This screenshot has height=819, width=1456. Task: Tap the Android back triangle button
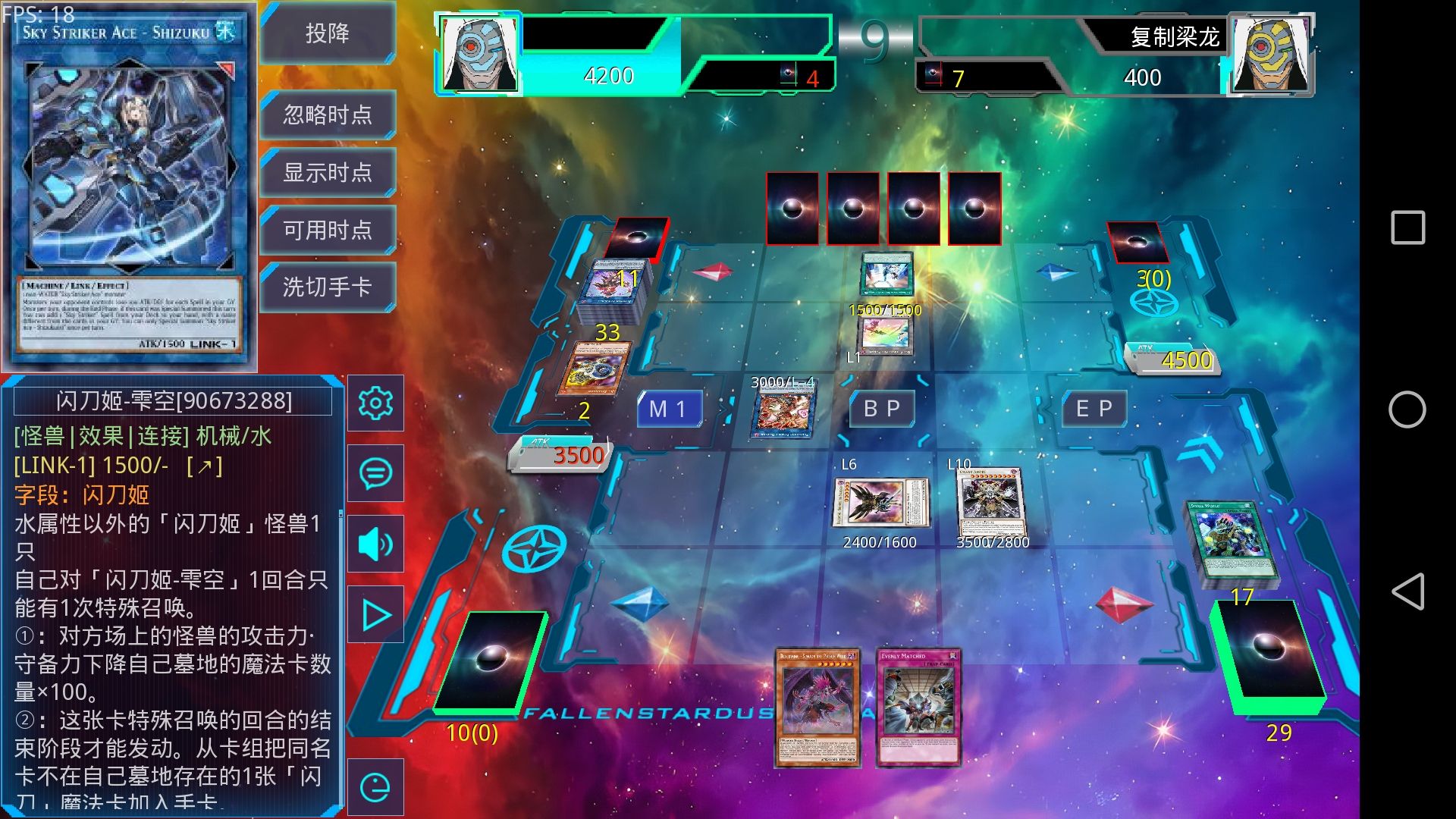(1407, 591)
